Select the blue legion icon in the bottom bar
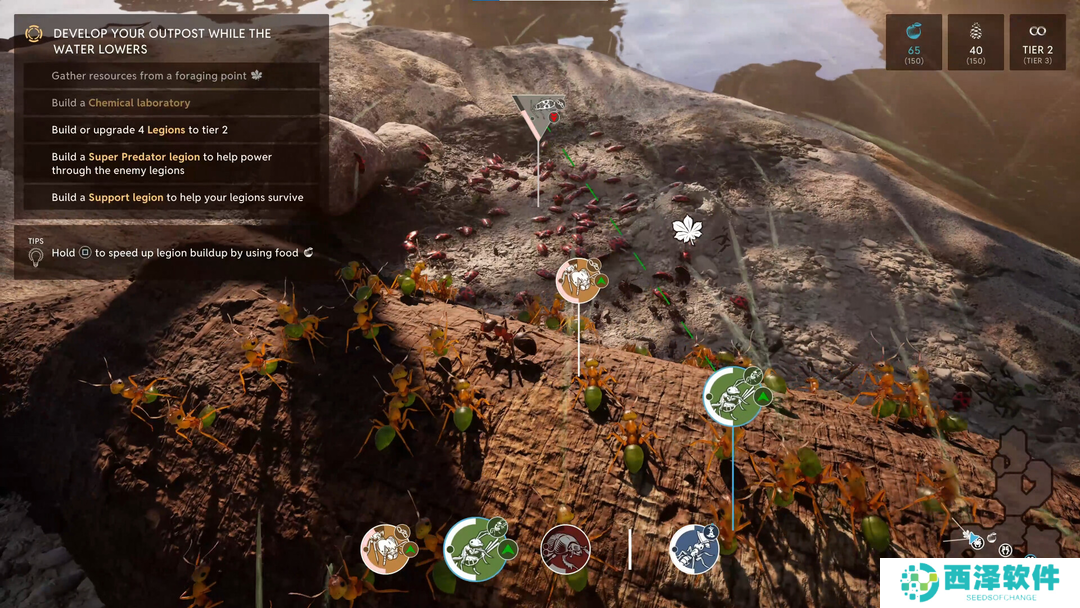The image size is (1080, 608). point(694,549)
